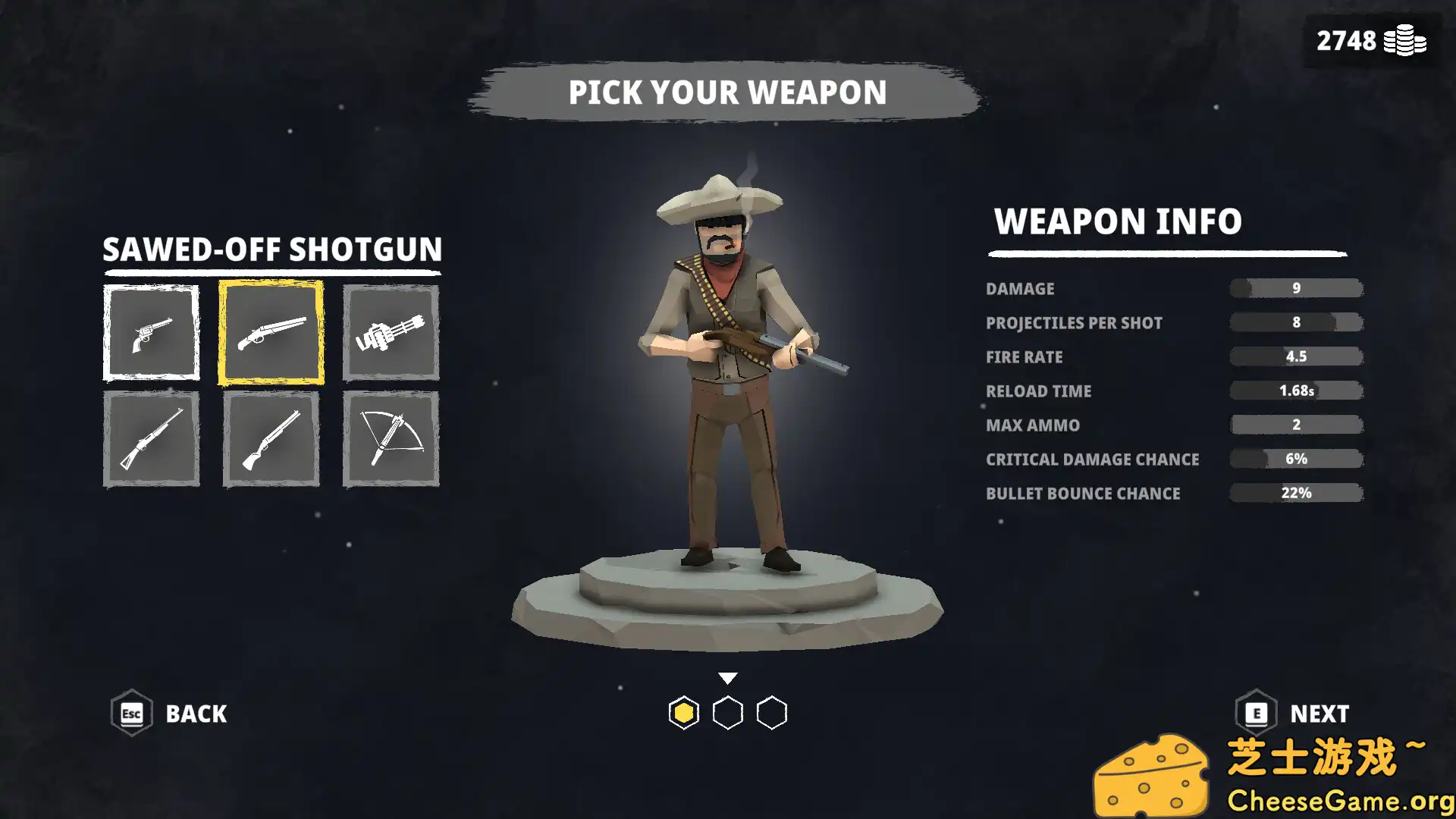Select the pump shotgun weapon icon
This screenshot has width=1456, height=819.
click(x=271, y=438)
